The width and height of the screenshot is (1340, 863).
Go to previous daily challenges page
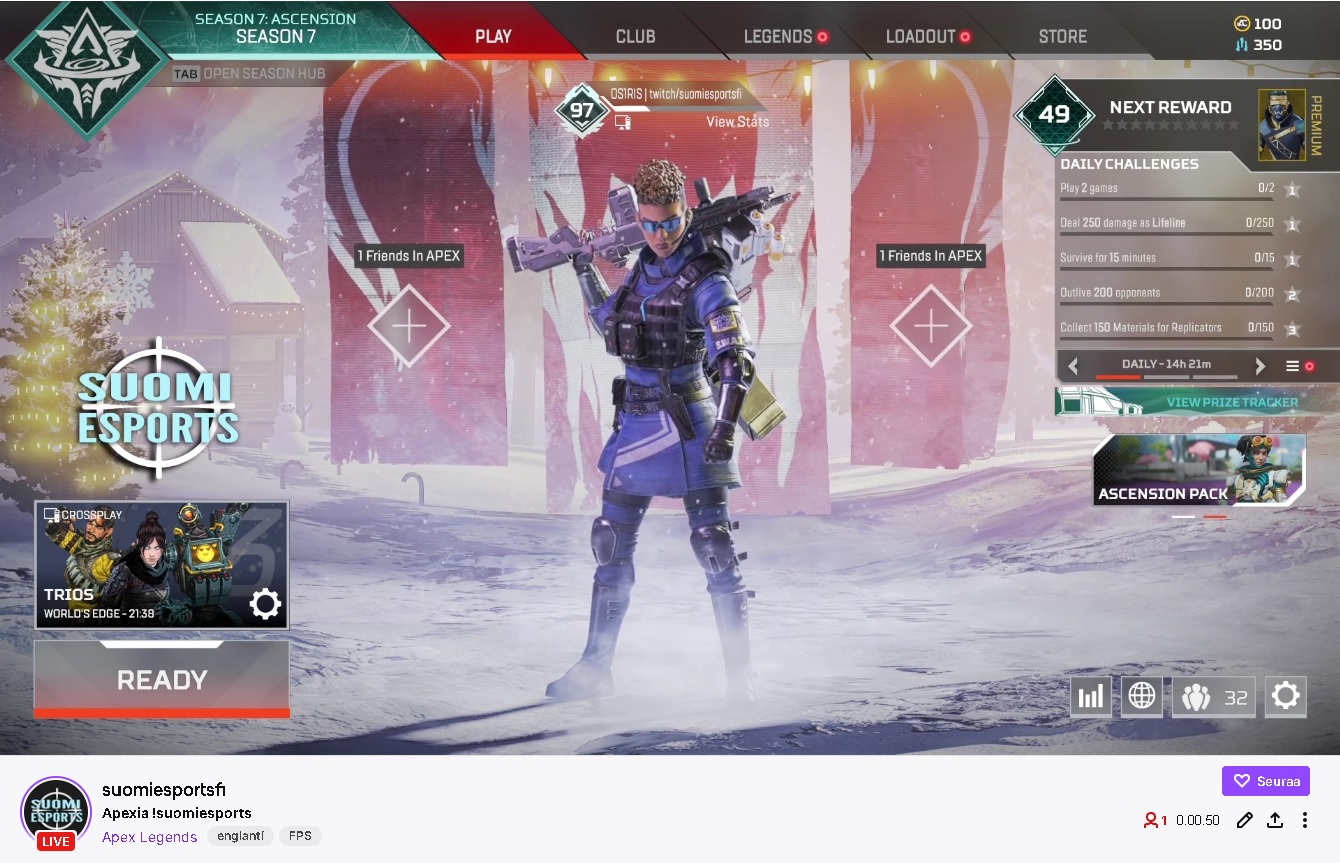click(1074, 366)
